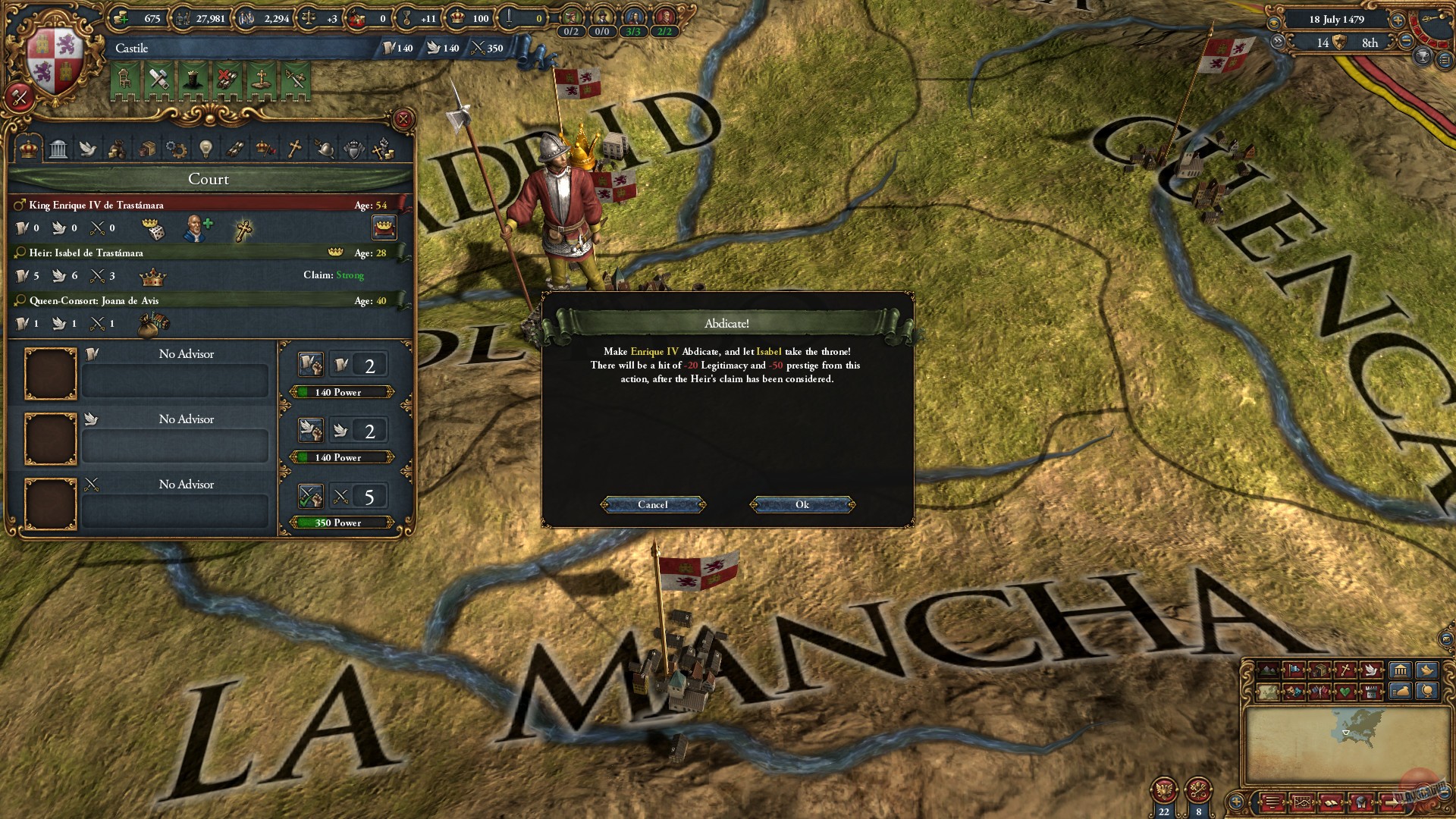Select the Diplomacy dove tab
This screenshot has width=1456, height=819.
[89, 149]
